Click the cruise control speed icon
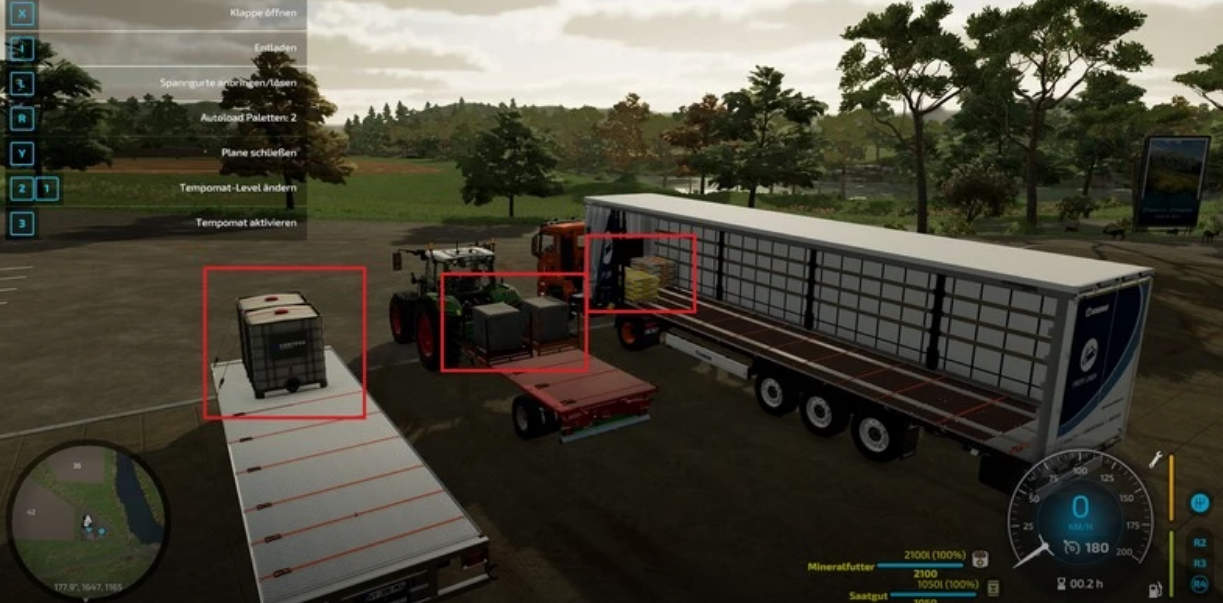The image size is (1223, 603). [1072, 546]
